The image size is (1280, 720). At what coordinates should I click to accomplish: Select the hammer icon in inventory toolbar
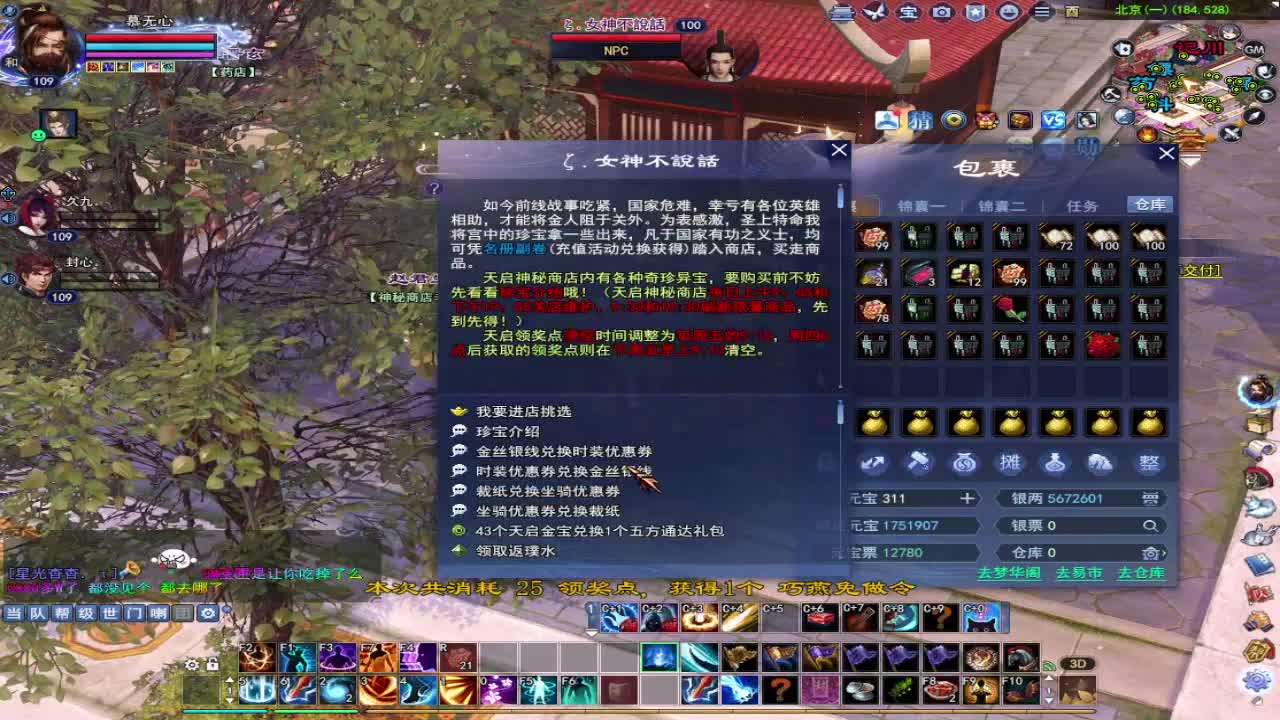[920, 463]
